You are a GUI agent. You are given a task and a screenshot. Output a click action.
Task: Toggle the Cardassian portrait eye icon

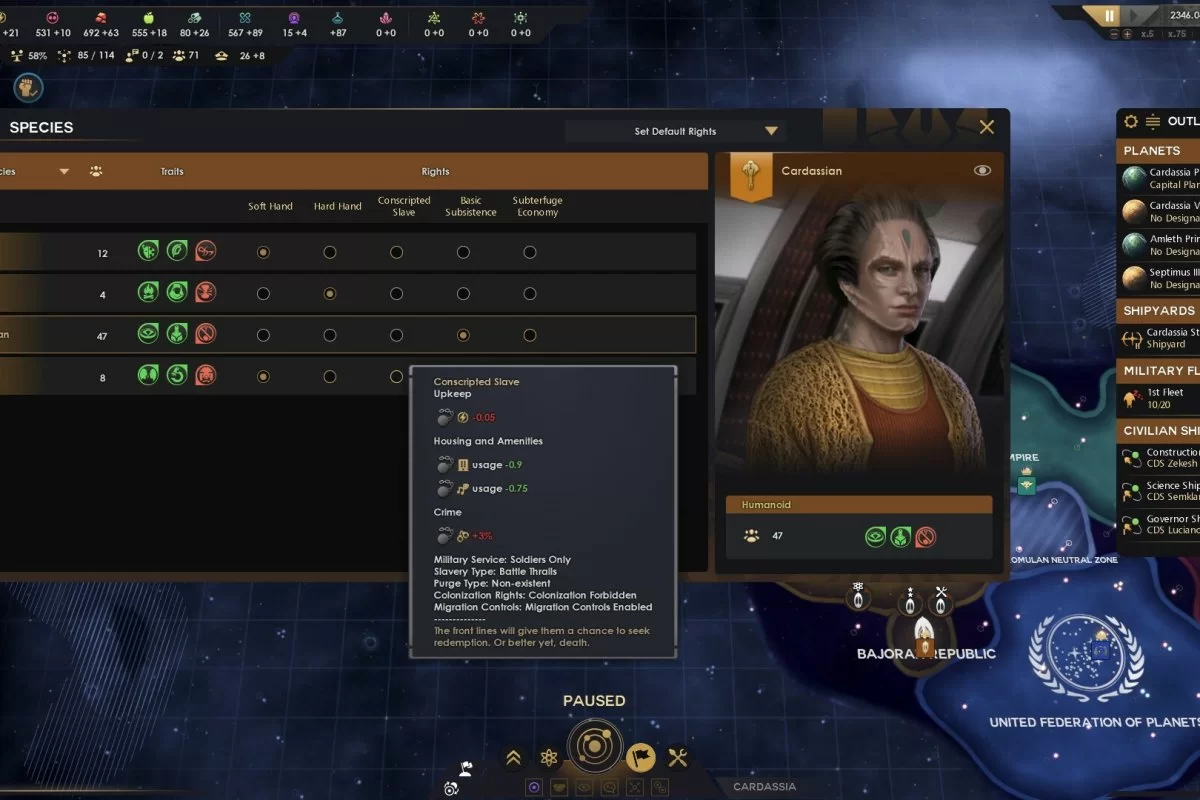pos(982,171)
